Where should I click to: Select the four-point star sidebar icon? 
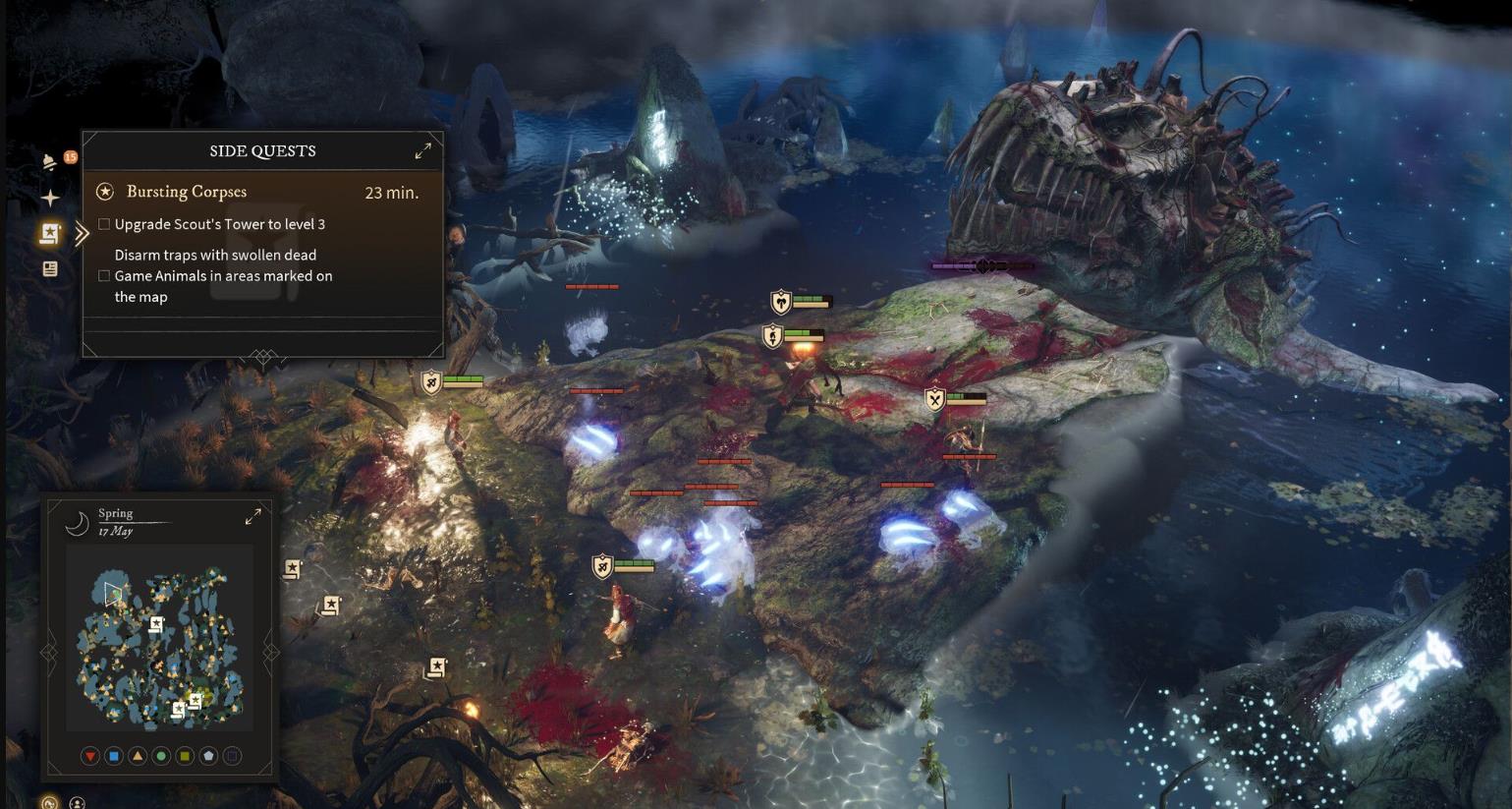click(x=50, y=198)
